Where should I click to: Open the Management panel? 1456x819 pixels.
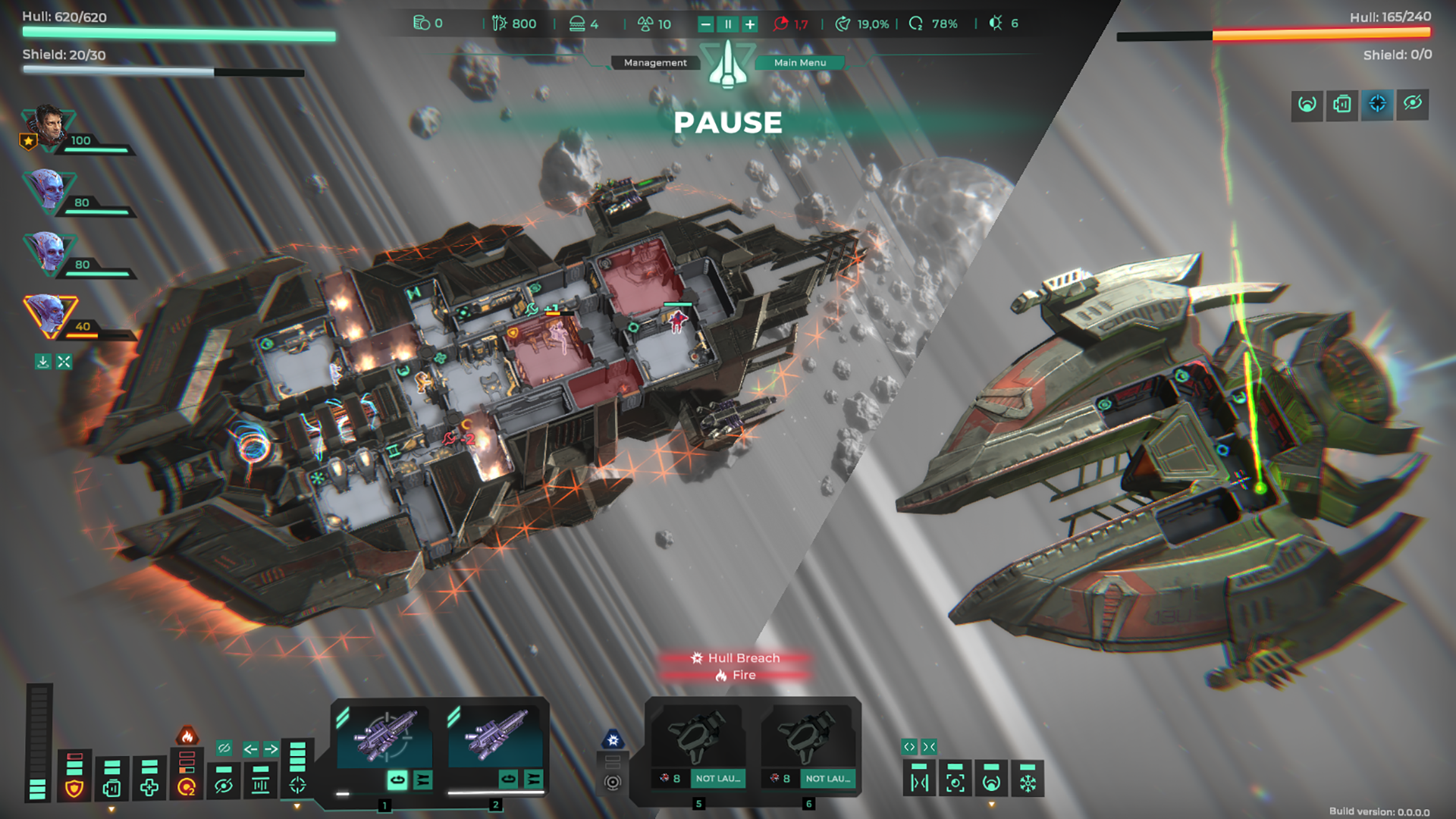tap(654, 63)
